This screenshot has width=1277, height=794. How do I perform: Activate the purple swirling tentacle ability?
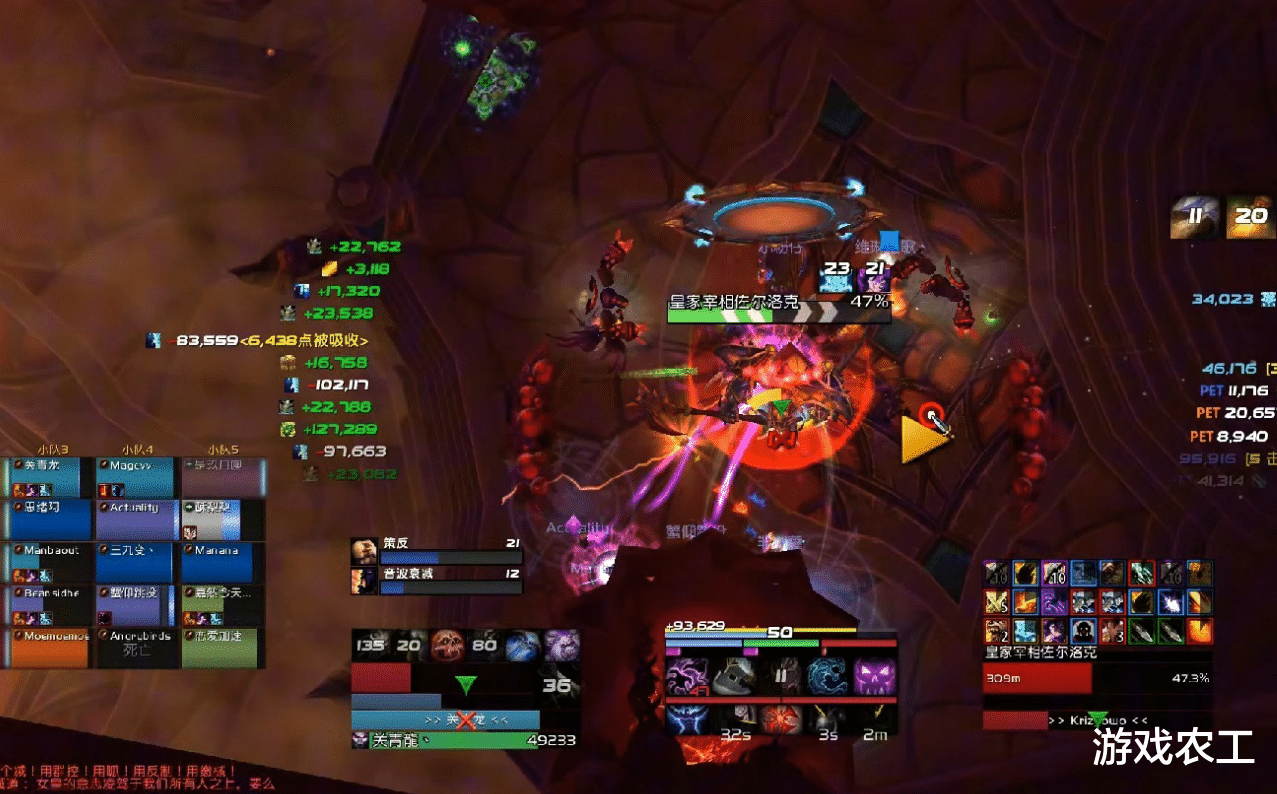688,676
